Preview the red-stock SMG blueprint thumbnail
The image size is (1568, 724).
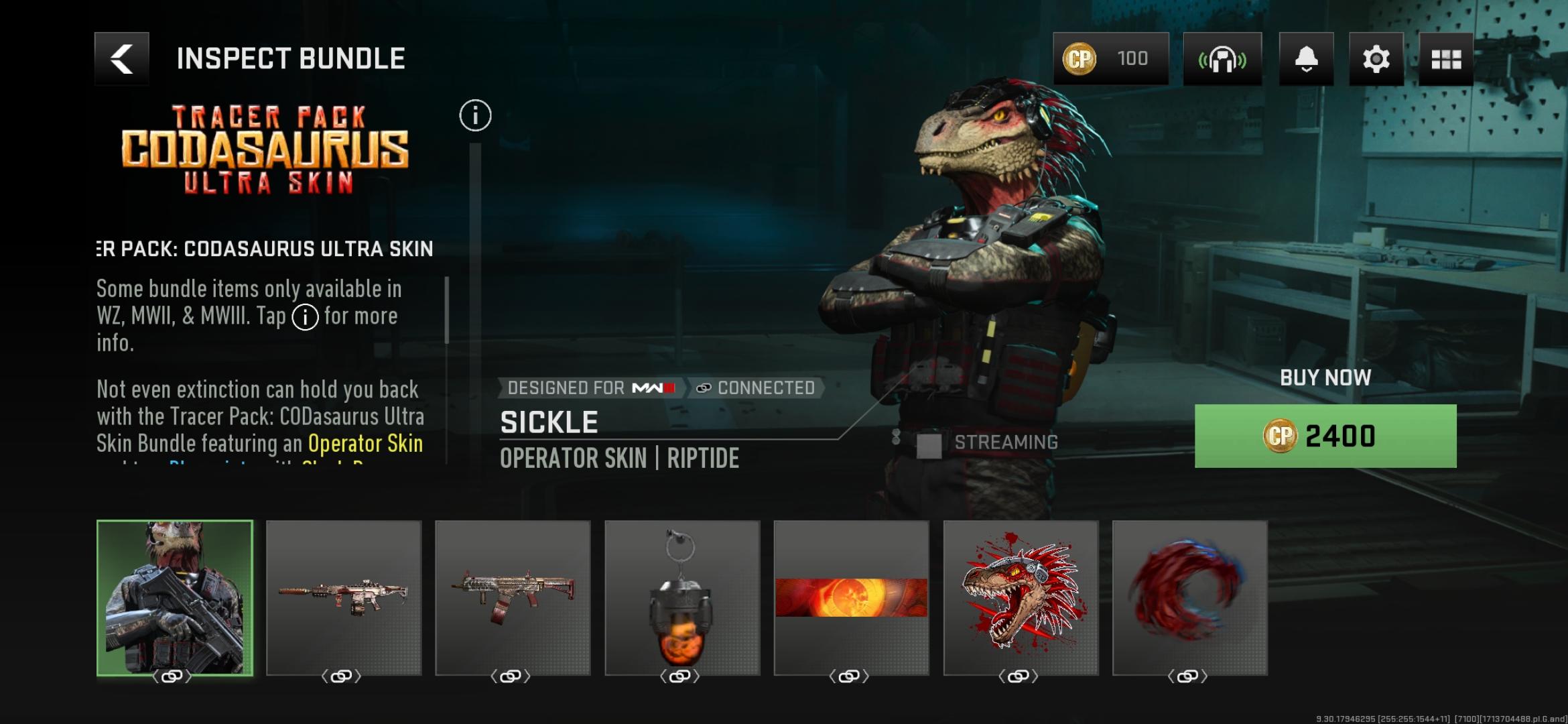coord(513,598)
